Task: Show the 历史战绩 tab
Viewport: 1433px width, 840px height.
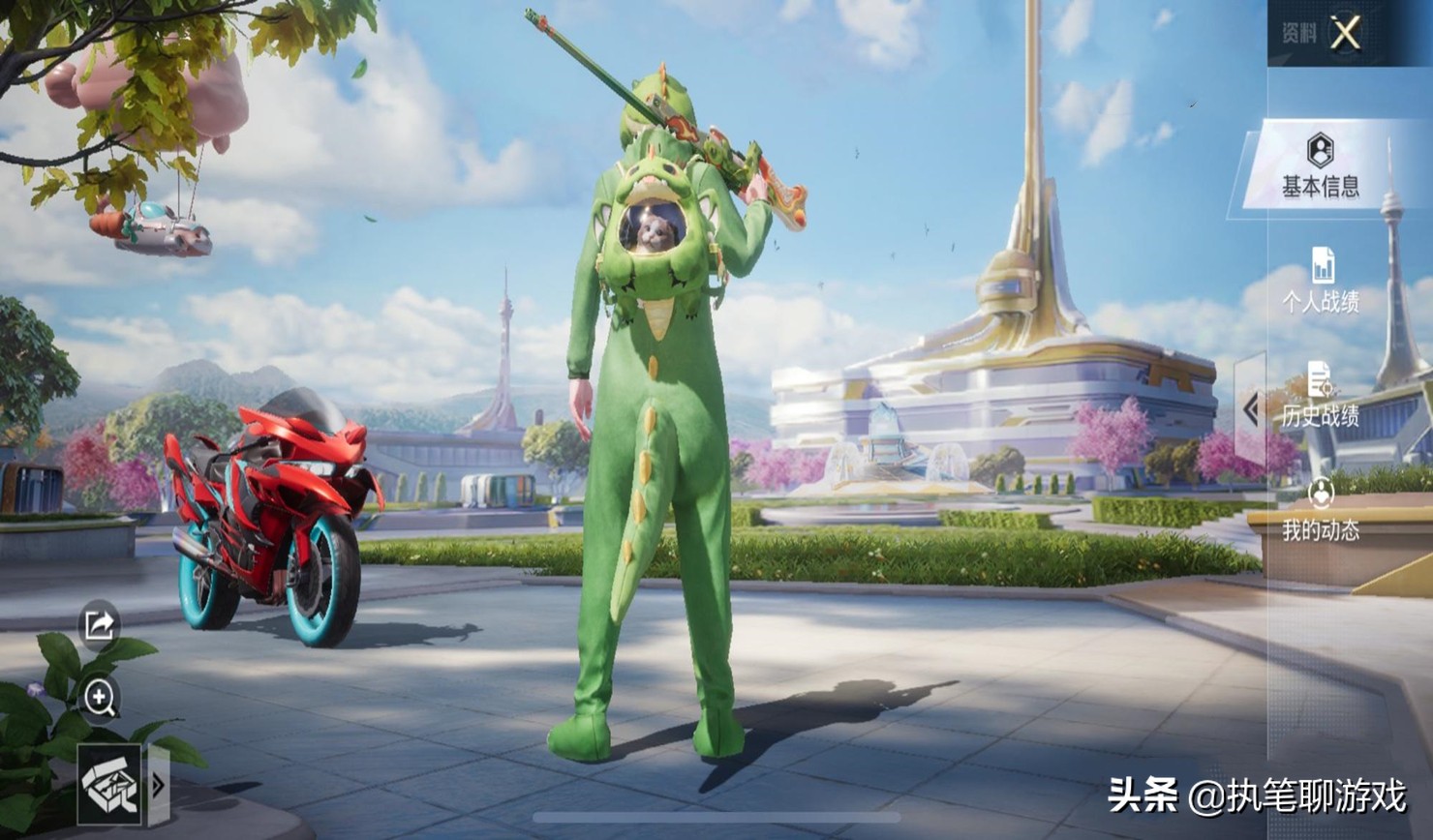Action: click(x=1321, y=395)
